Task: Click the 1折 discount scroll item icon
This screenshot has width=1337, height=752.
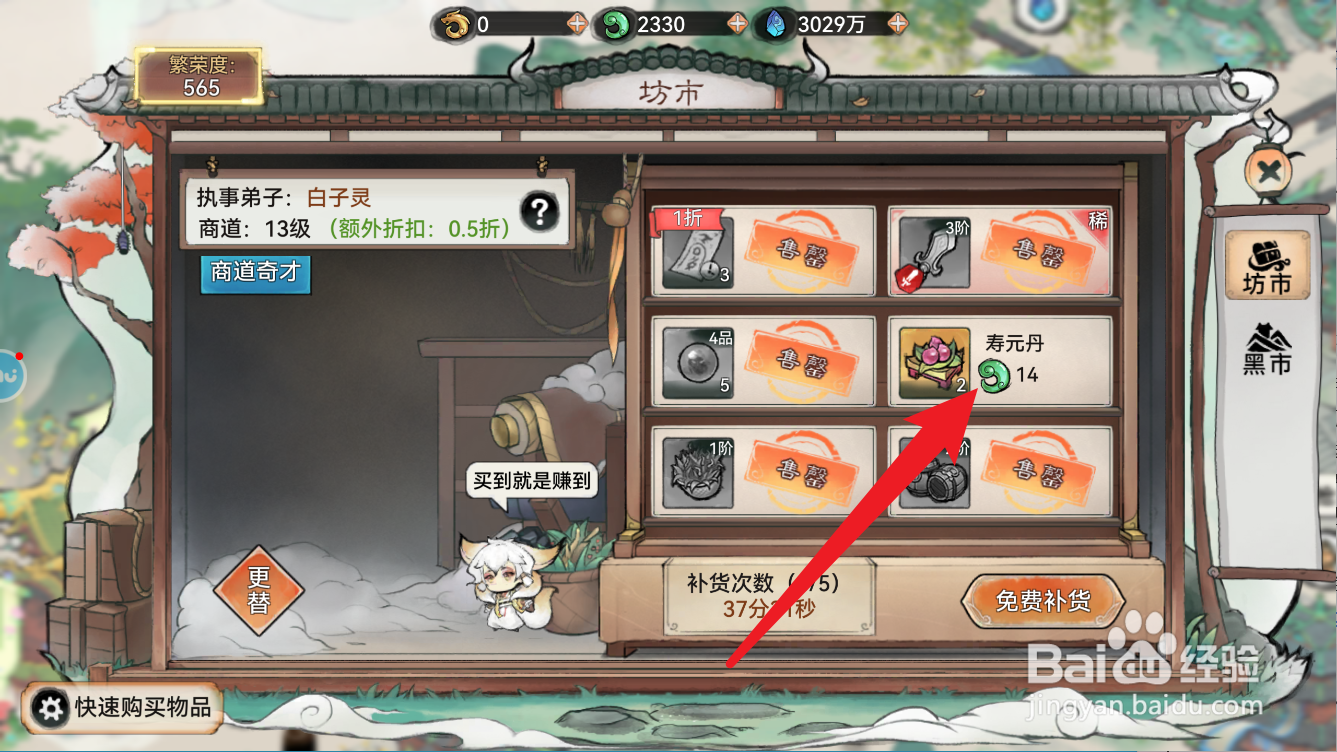Action: pos(701,252)
